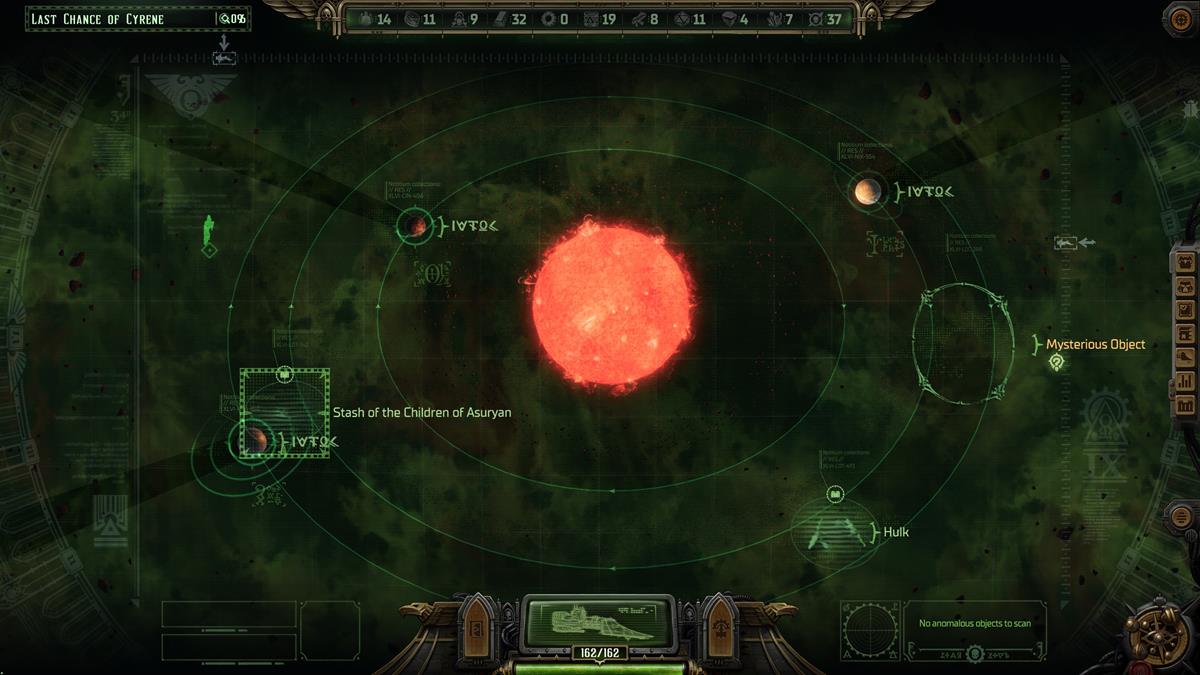The width and height of the screenshot is (1200, 675).
Task: Select the Stash of the Children of Asuryan marker
Action: pyautogui.click(x=284, y=412)
